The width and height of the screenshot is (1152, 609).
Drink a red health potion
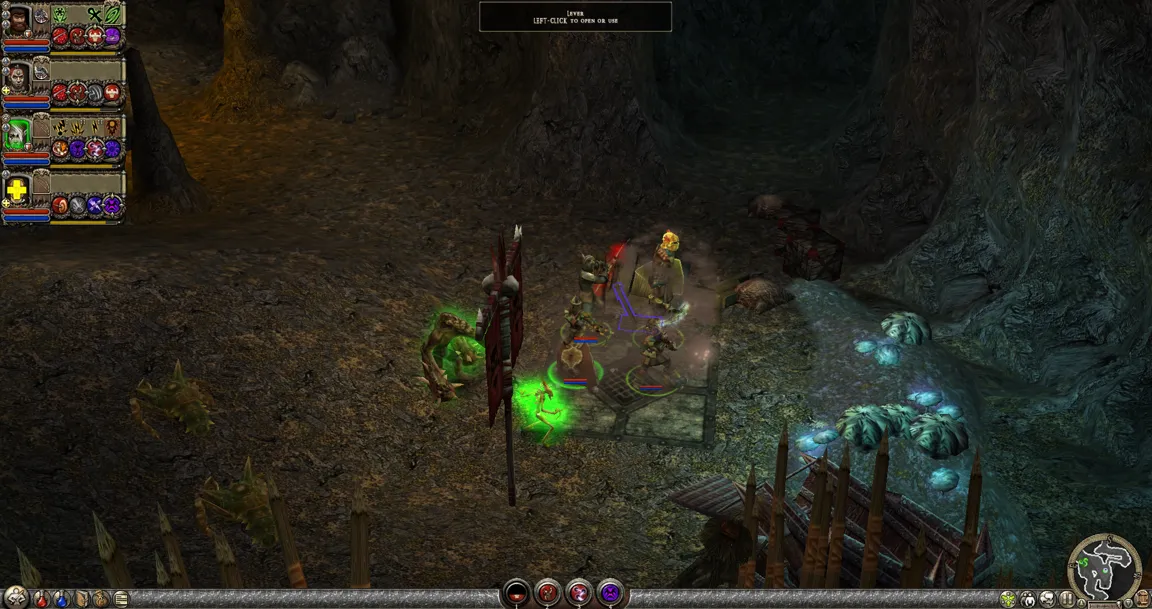42,599
